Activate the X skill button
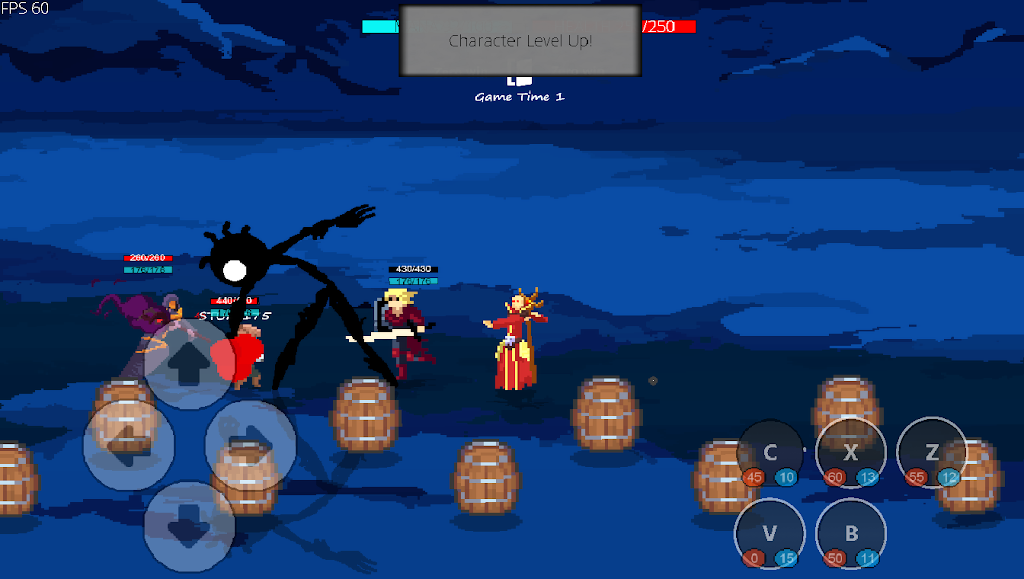1024x579 pixels. click(x=850, y=453)
